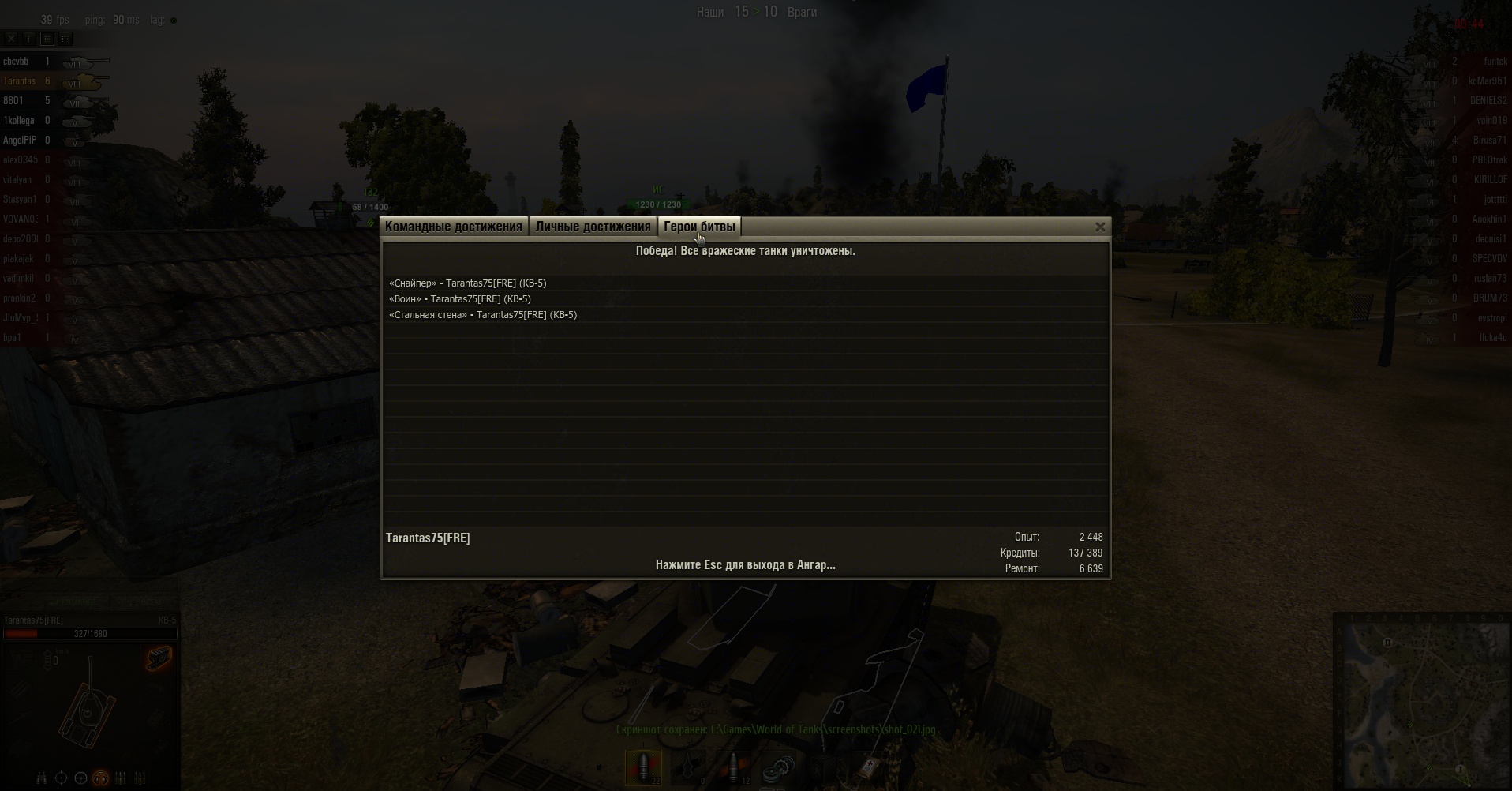The width and height of the screenshot is (1512, 791).
Task: Open the minimap
Action: click(1421, 701)
